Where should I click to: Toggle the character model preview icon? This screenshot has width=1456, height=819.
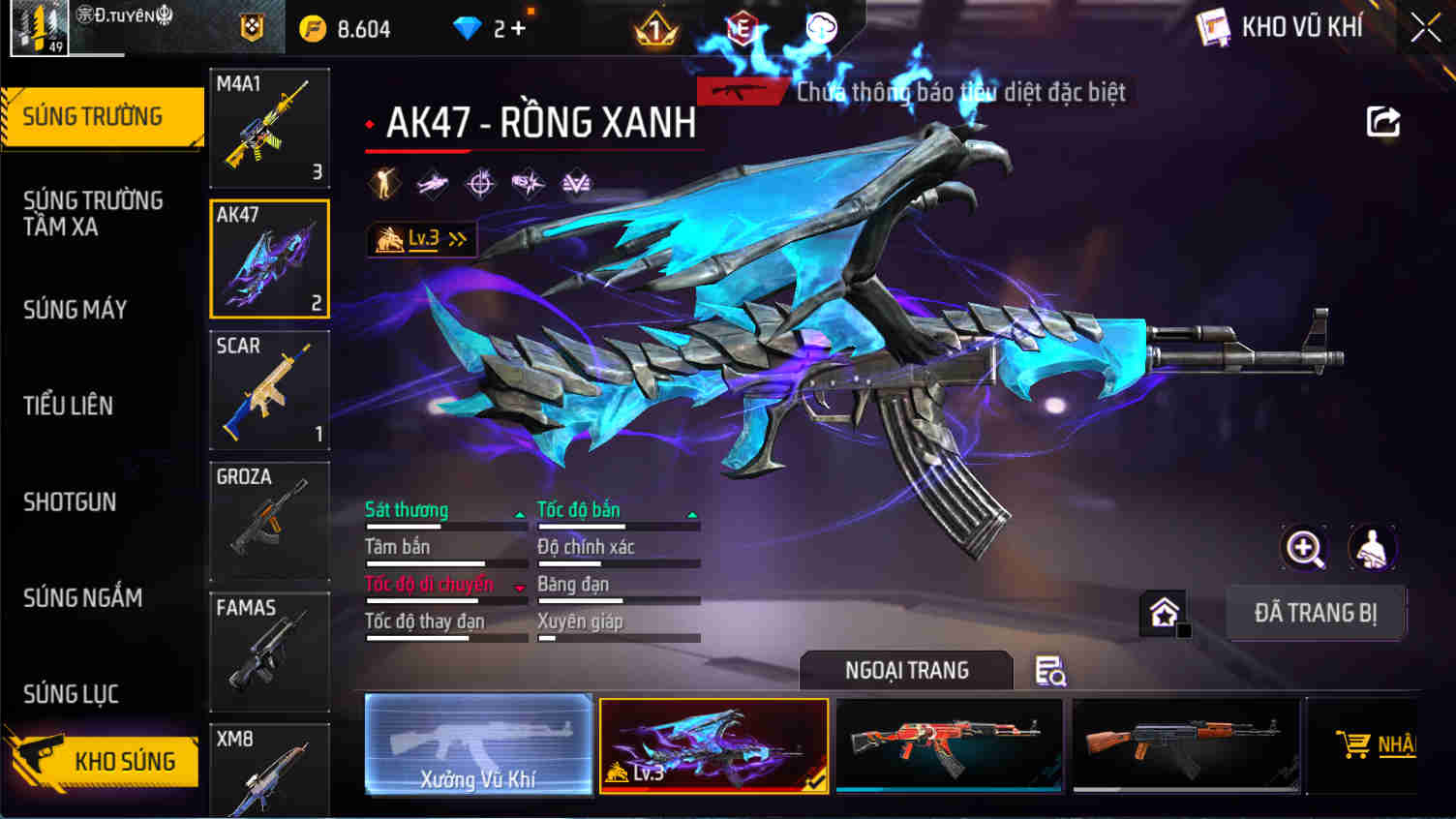[1371, 549]
